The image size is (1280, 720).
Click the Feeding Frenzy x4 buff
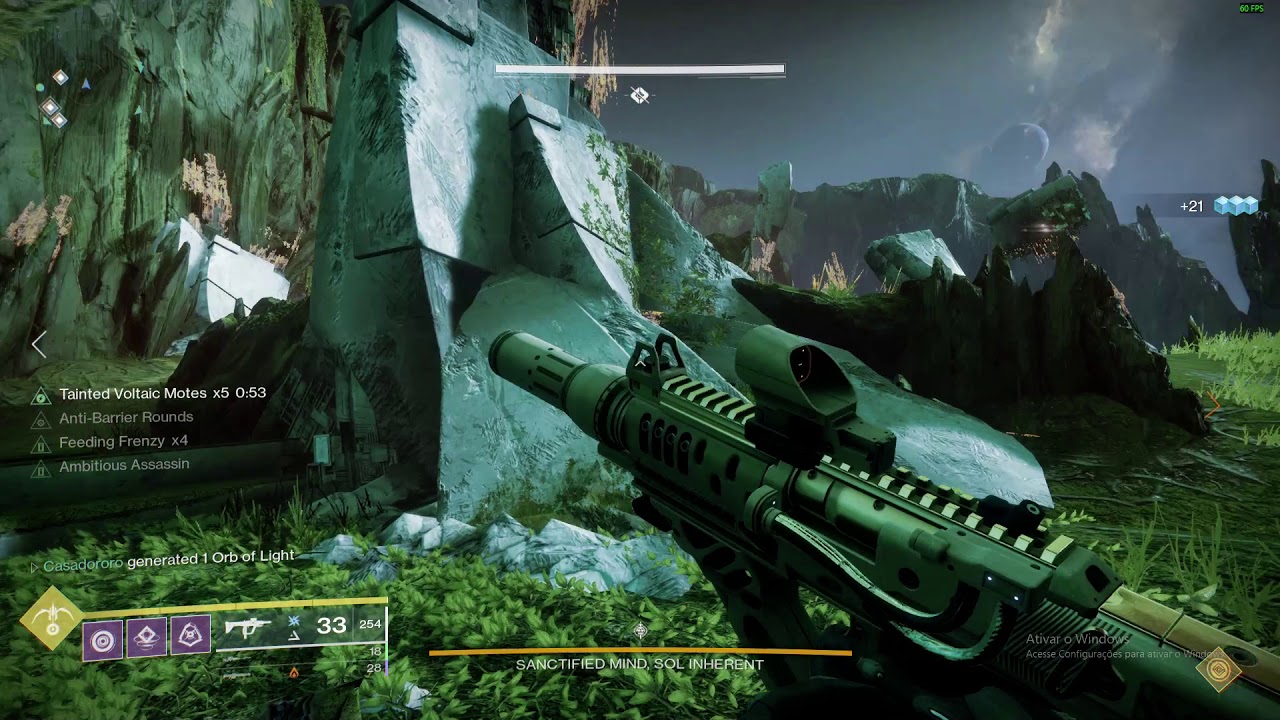coord(123,441)
